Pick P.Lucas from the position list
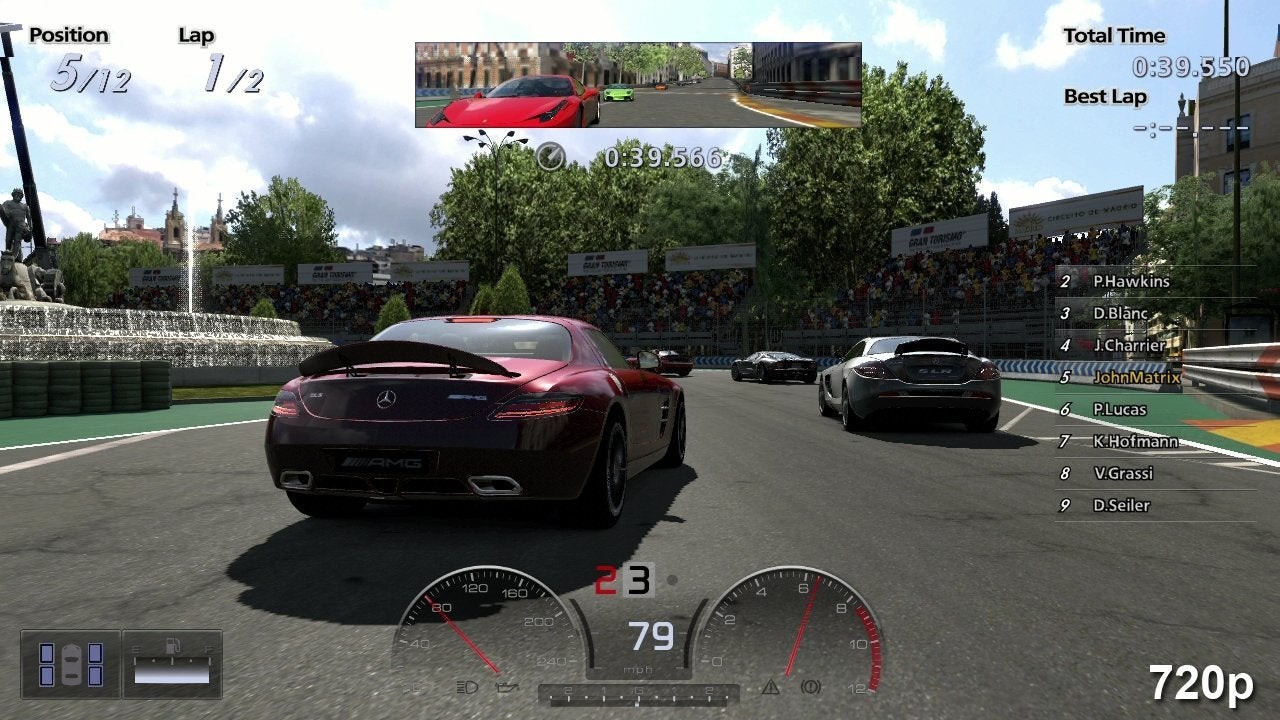The width and height of the screenshot is (1280, 720). 1118,410
